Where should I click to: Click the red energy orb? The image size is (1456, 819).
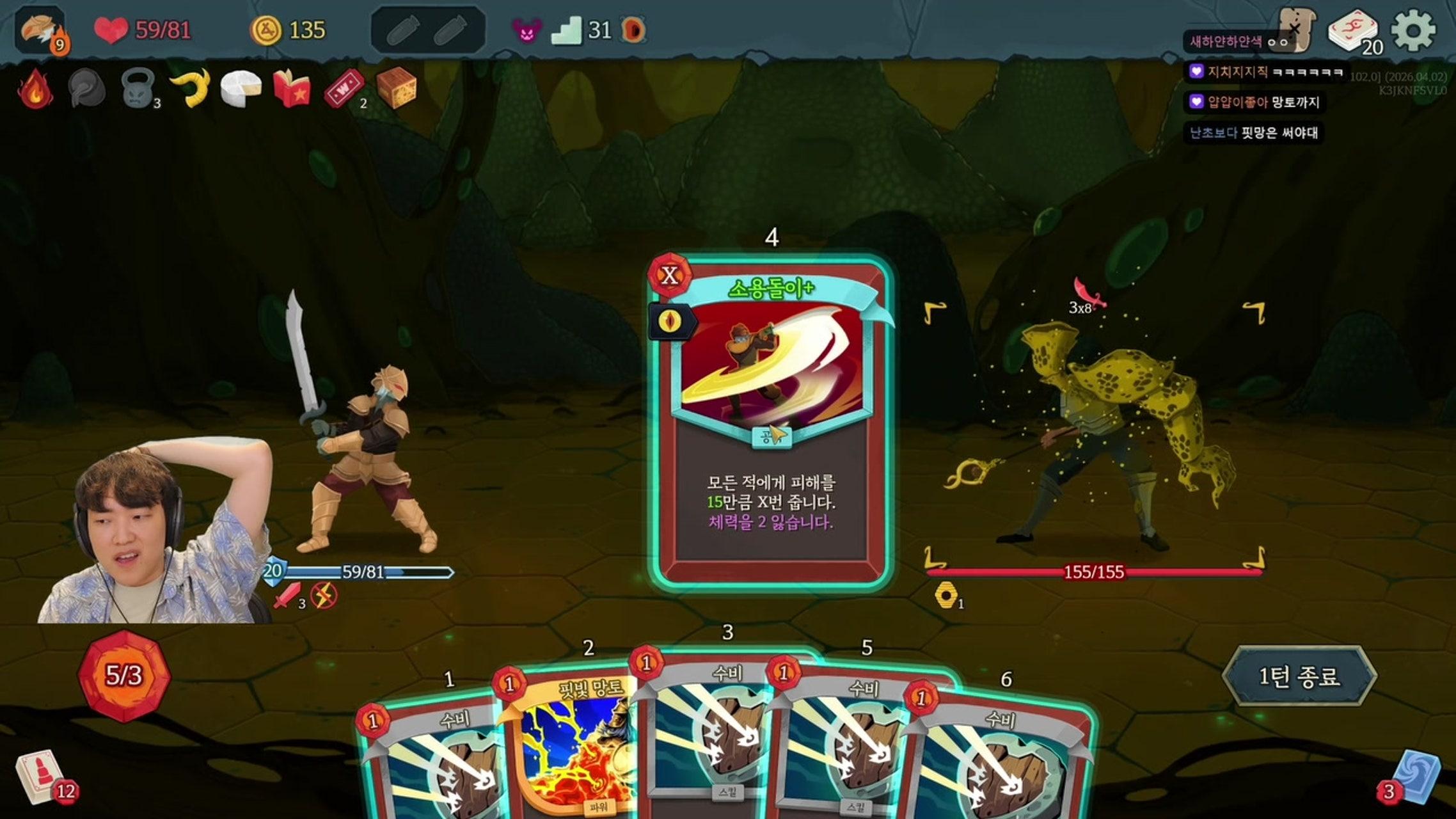124,676
